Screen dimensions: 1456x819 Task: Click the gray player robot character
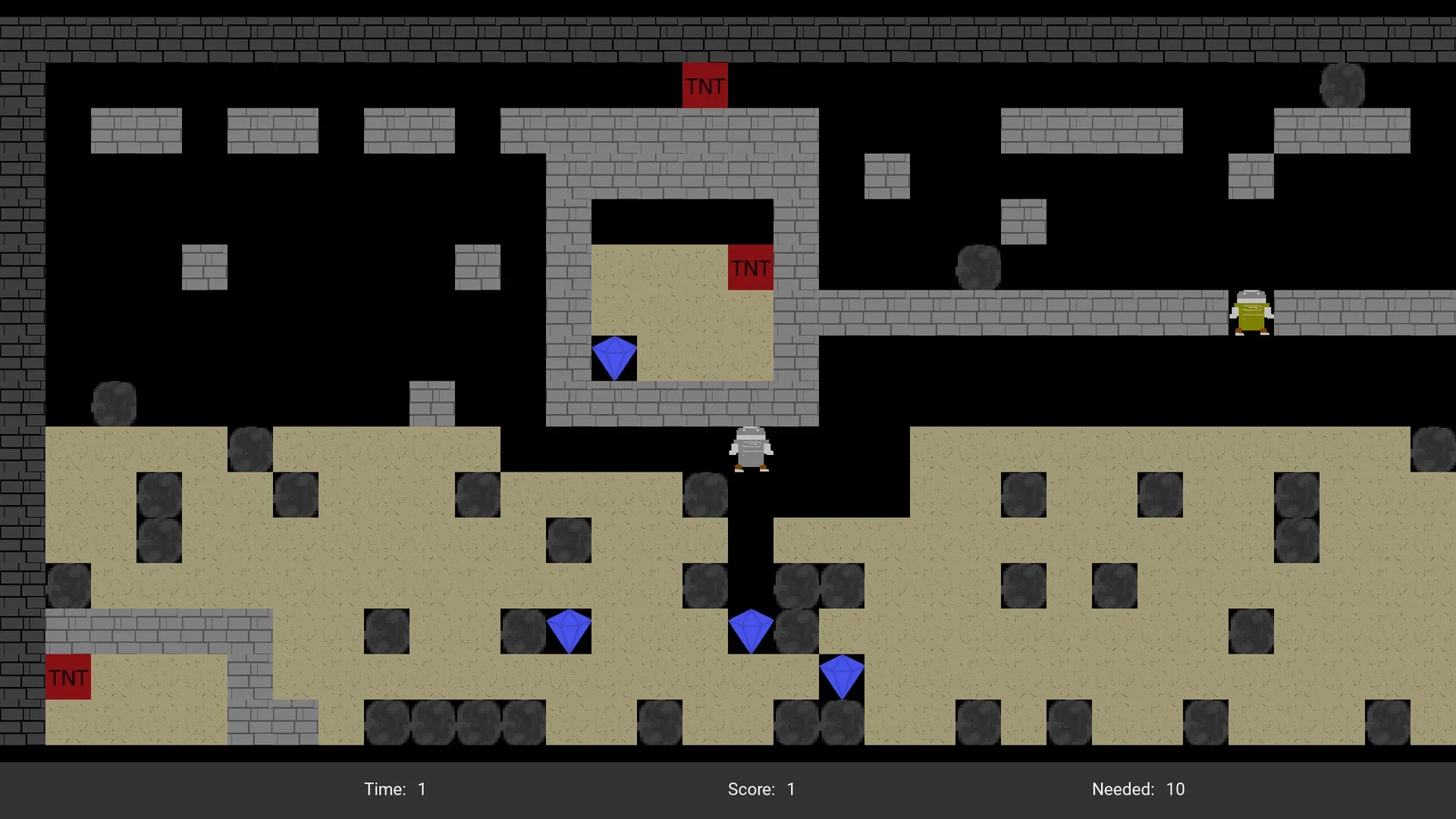(752, 449)
